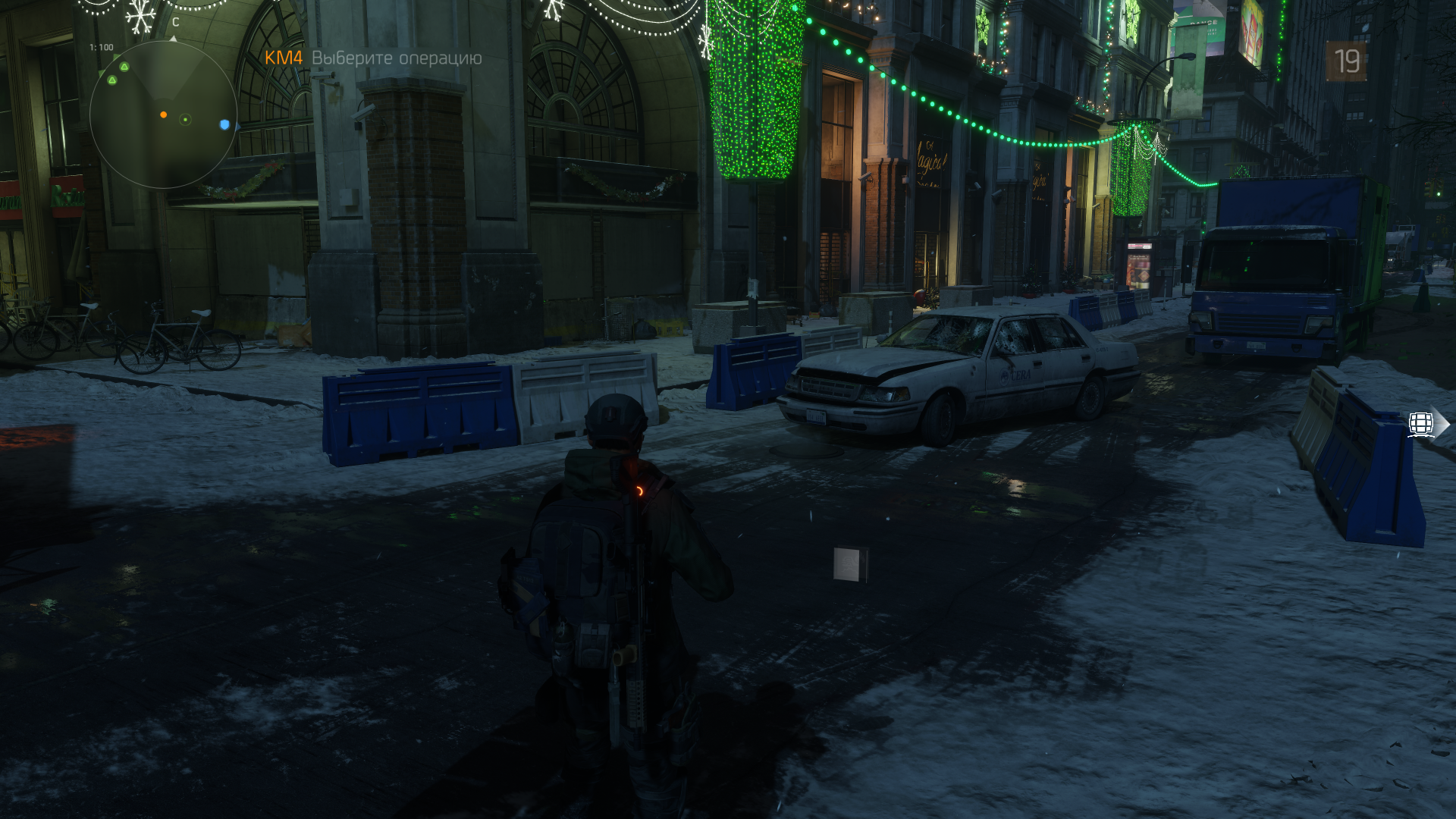Select the objective tracker "Выберите операцию"
The width and height of the screenshot is (1456, 819).
point(396,58)
